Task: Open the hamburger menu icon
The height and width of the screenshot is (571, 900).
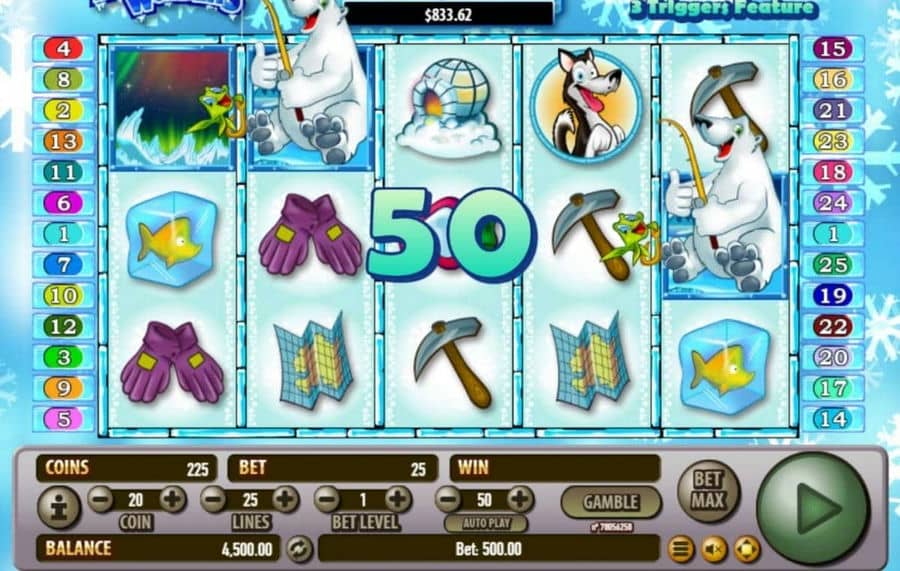Action: (681, 549)
